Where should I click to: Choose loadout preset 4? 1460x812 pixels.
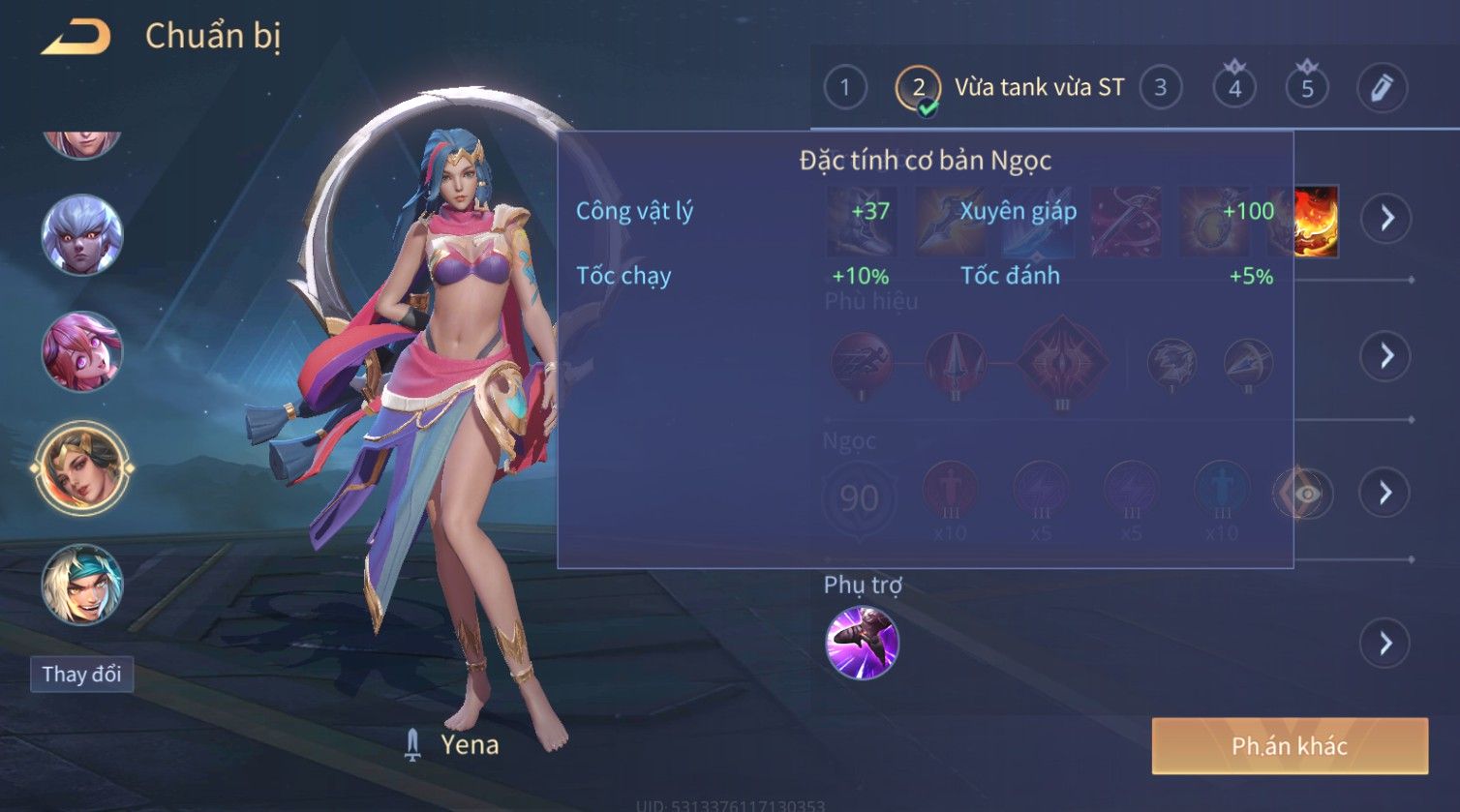tap(1234, 88)
